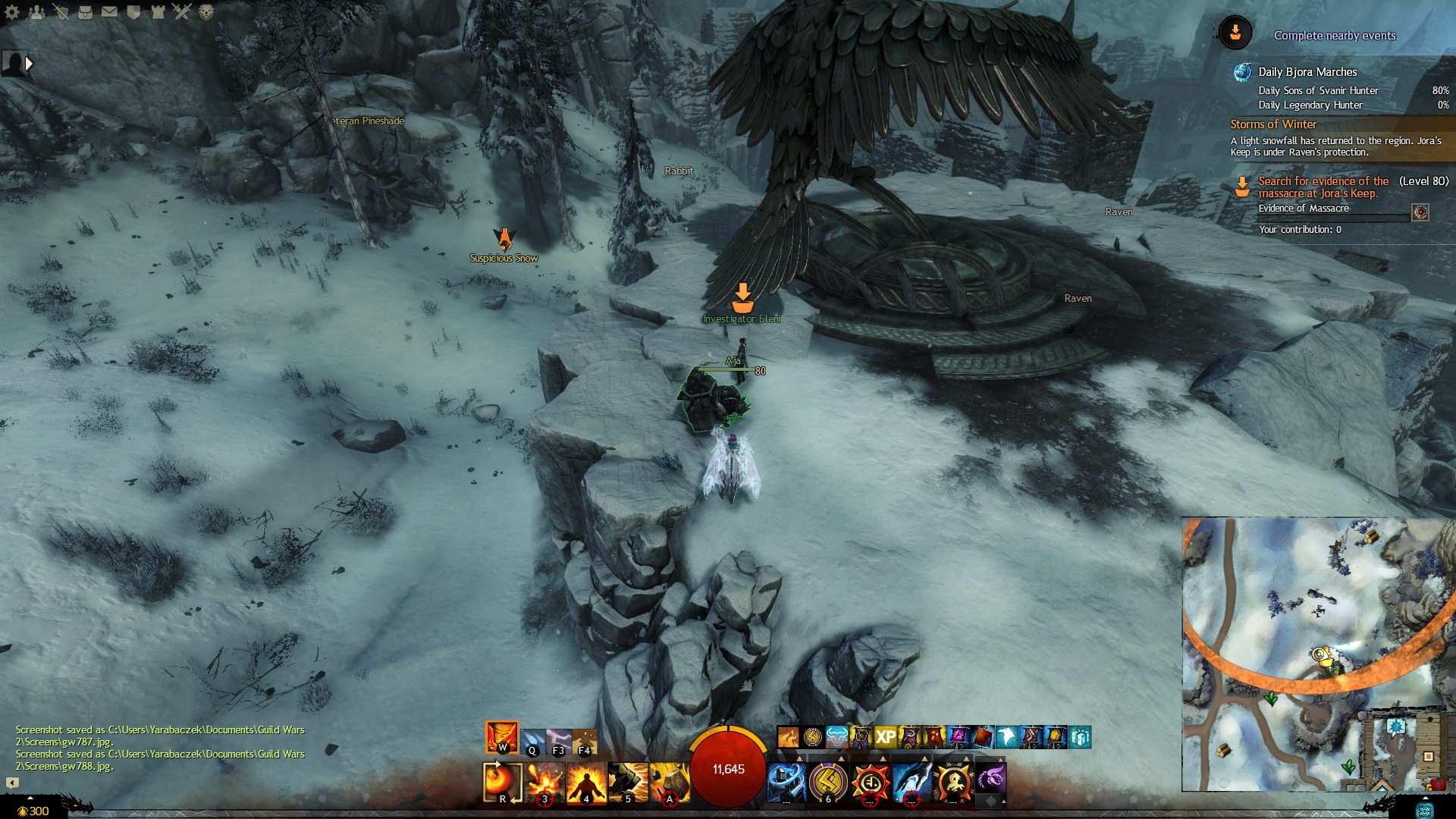The width and height of the screenshot is (1456, 819).
Task: Select the Search for evidence event objective
Action: point(1323,187)
